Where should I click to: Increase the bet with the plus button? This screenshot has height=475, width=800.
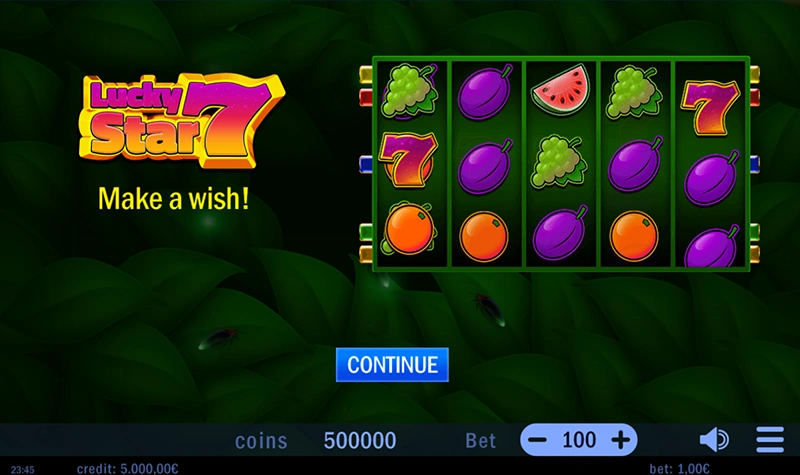coord(621,440)
